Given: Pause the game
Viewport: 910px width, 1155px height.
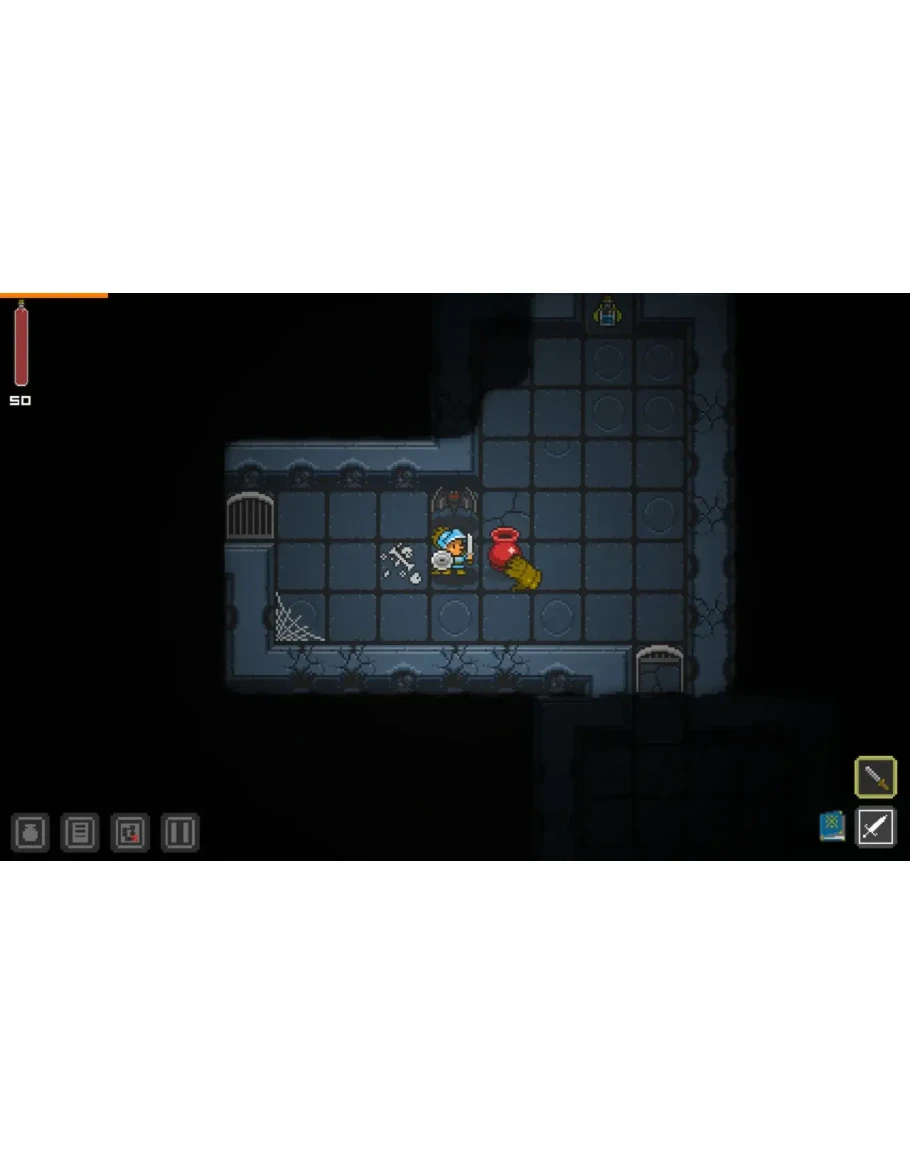Looking at the screenshot, I should tap(180, 832).
